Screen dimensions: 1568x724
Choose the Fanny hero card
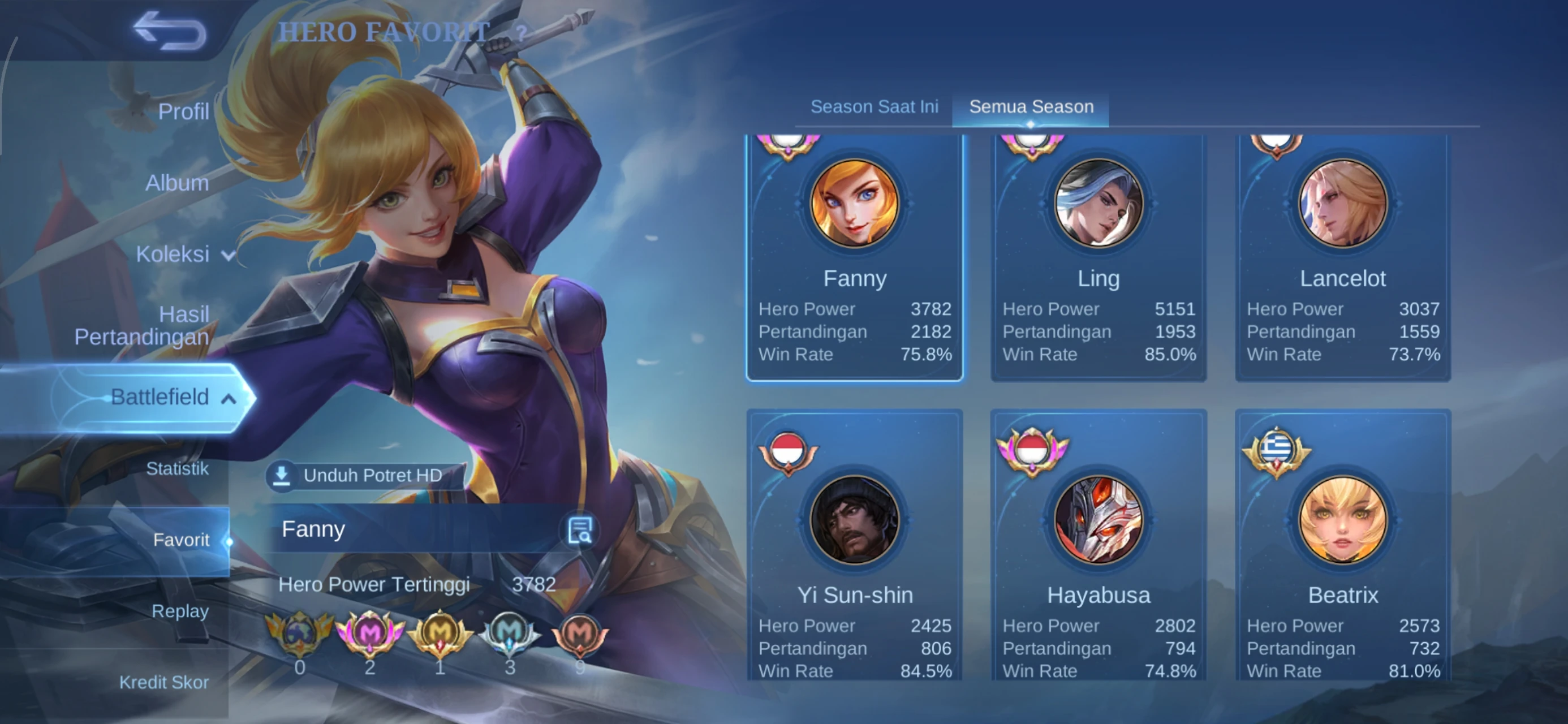(x=855, y=256)
